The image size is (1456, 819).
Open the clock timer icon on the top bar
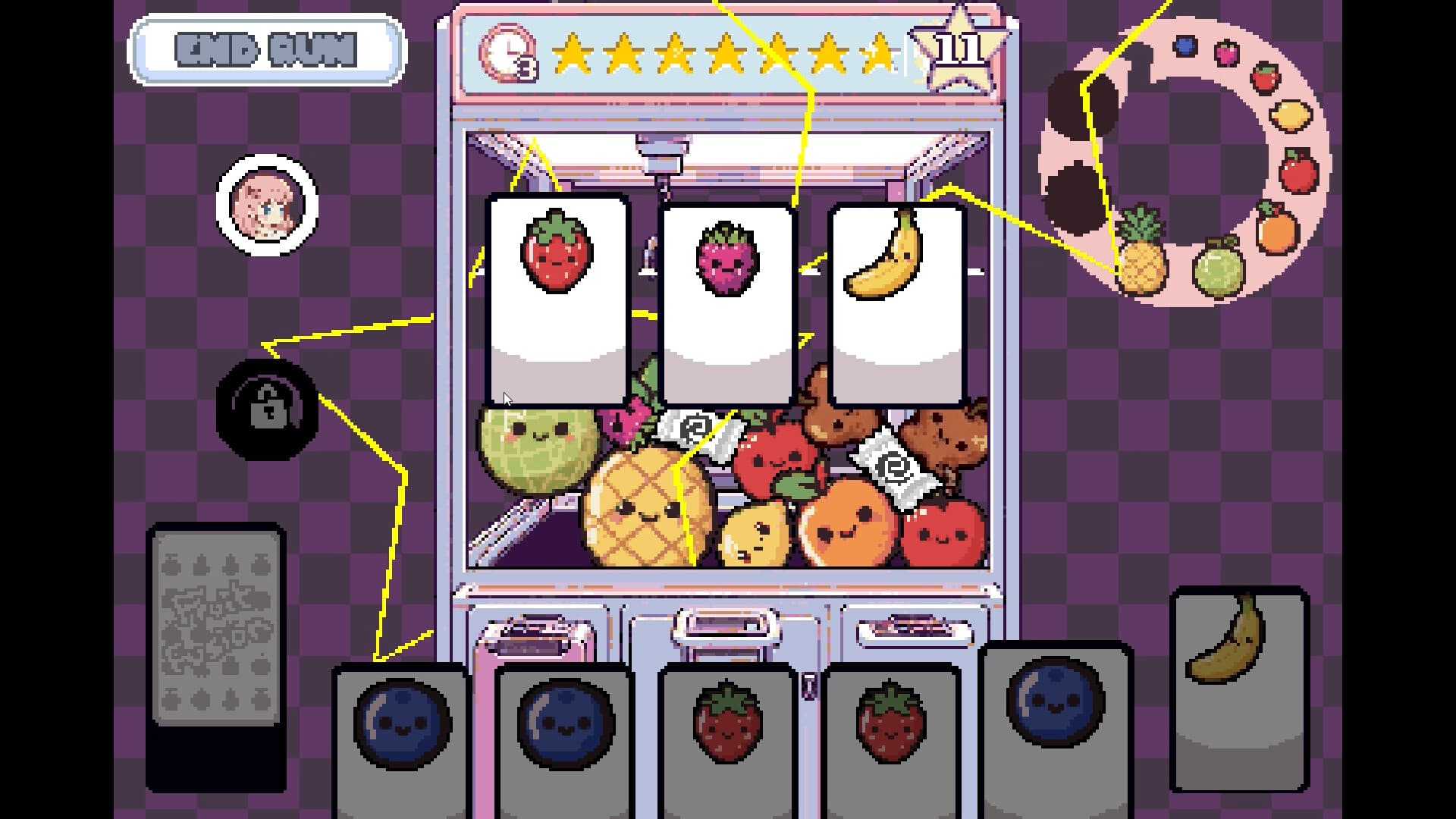(507, 53)
